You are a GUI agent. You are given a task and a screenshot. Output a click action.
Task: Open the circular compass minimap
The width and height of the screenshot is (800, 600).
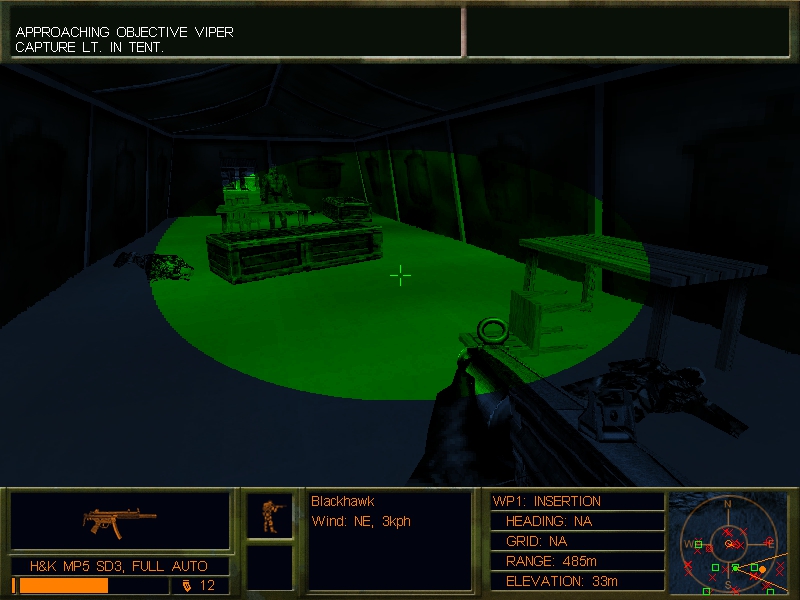click(728, 542)
